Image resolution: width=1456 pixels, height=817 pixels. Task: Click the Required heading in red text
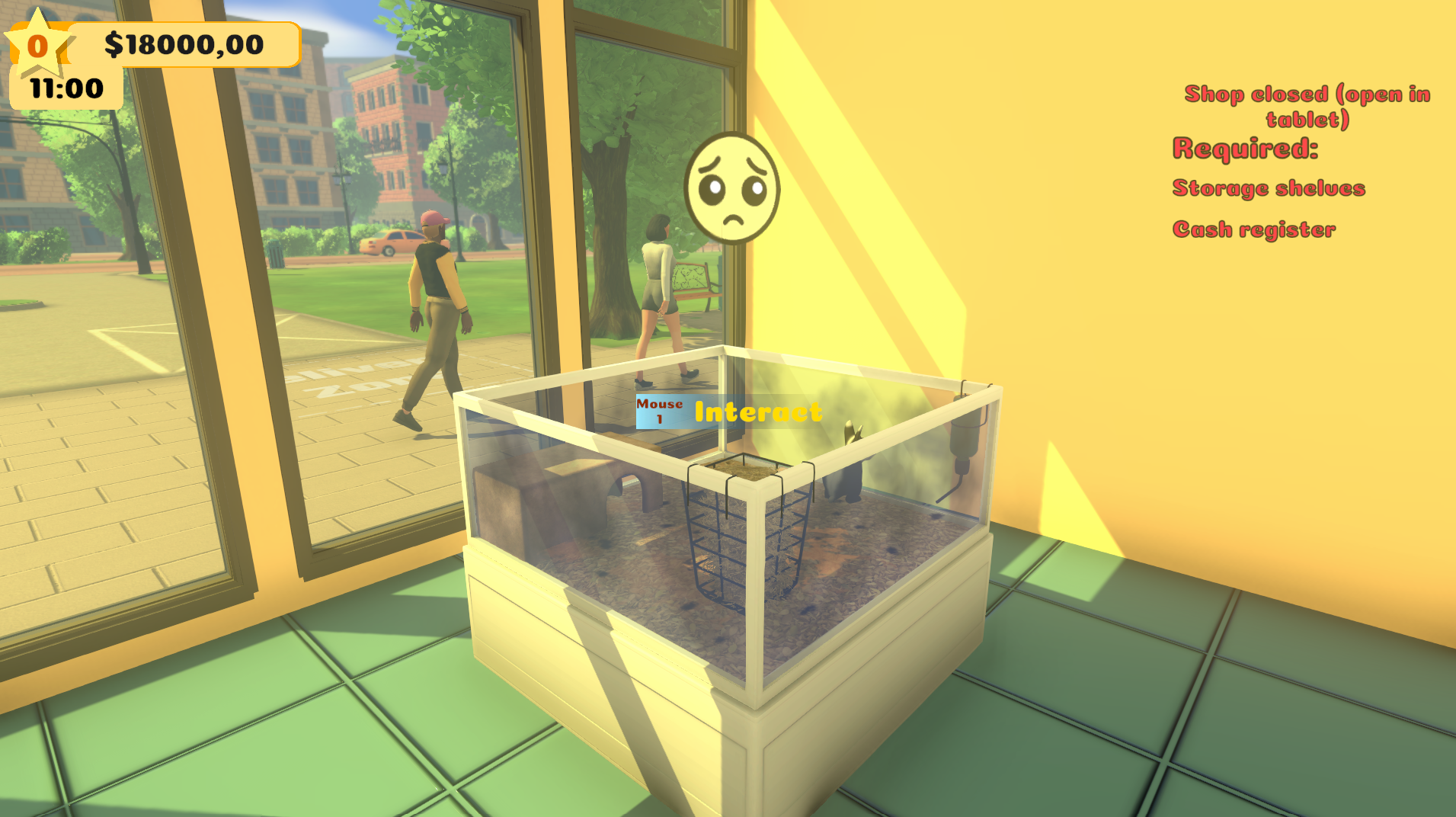[1245, 149]
